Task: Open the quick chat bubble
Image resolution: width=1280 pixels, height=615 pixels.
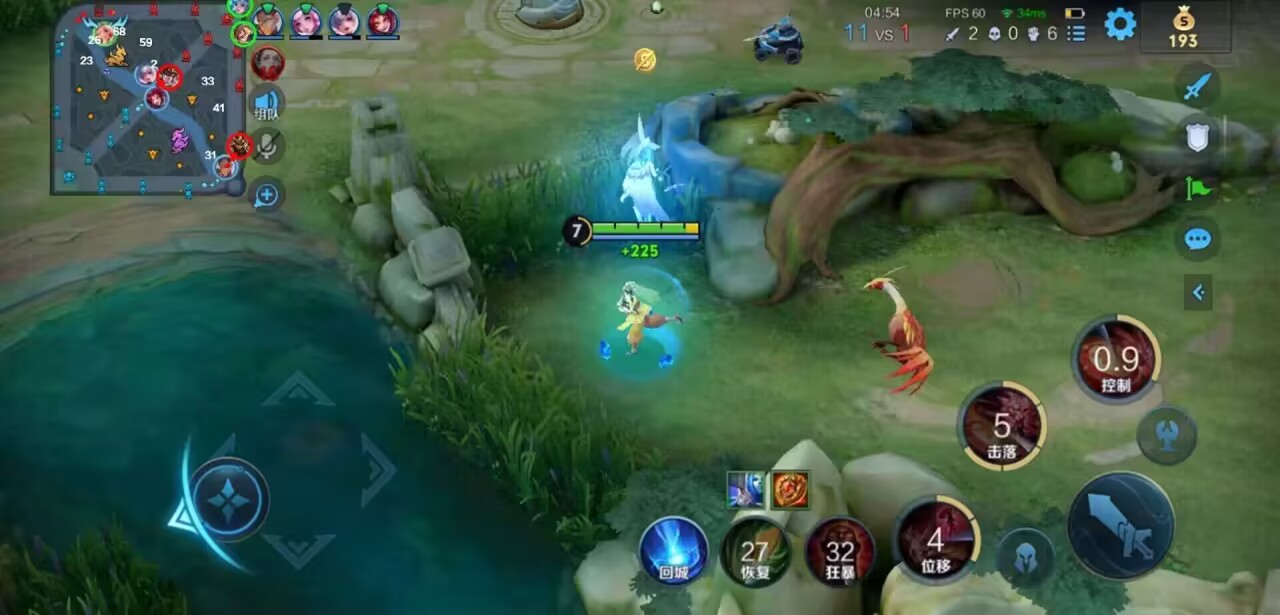Action: 1197,239
